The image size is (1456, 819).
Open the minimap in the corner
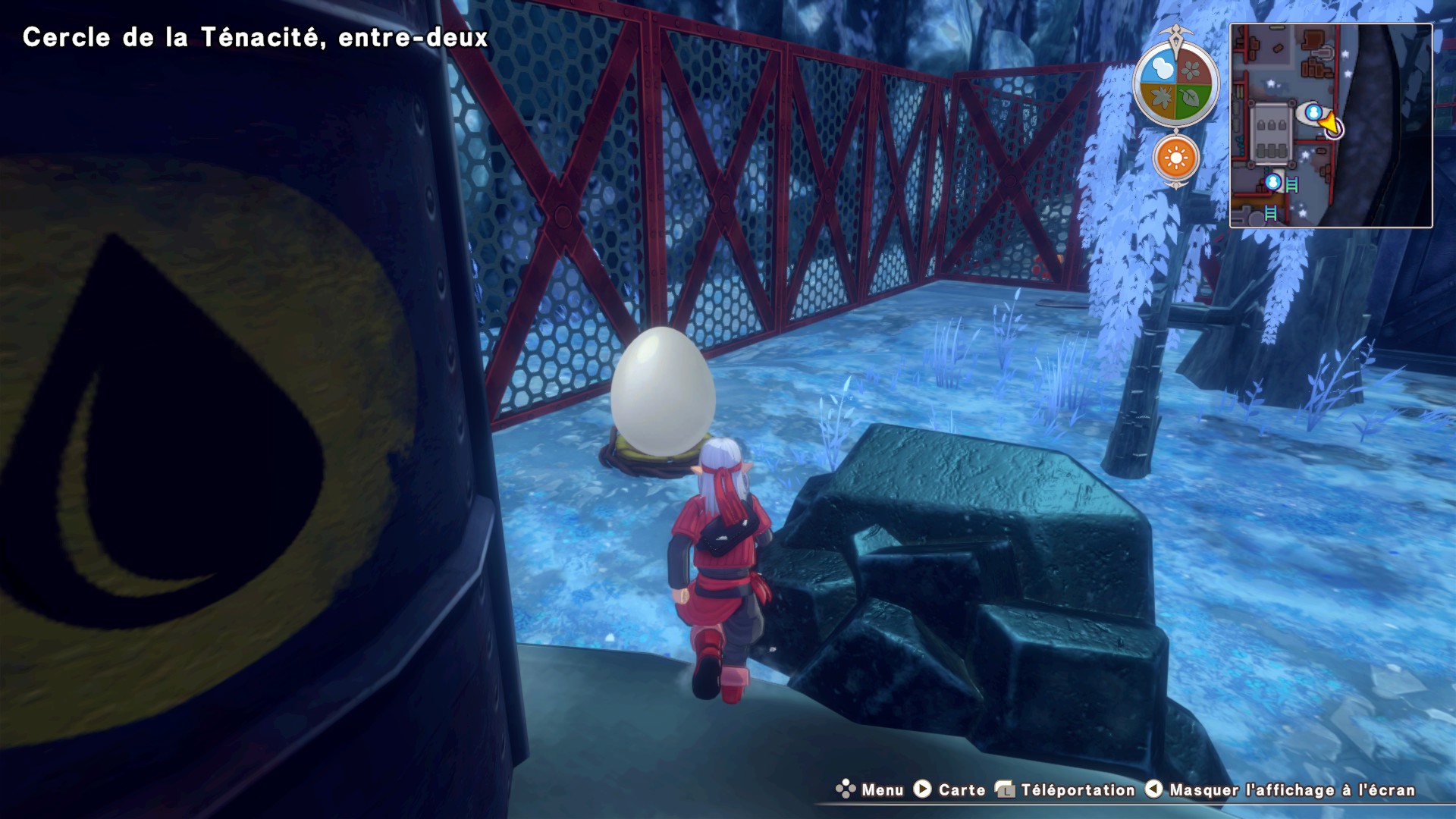(1330, 125)
